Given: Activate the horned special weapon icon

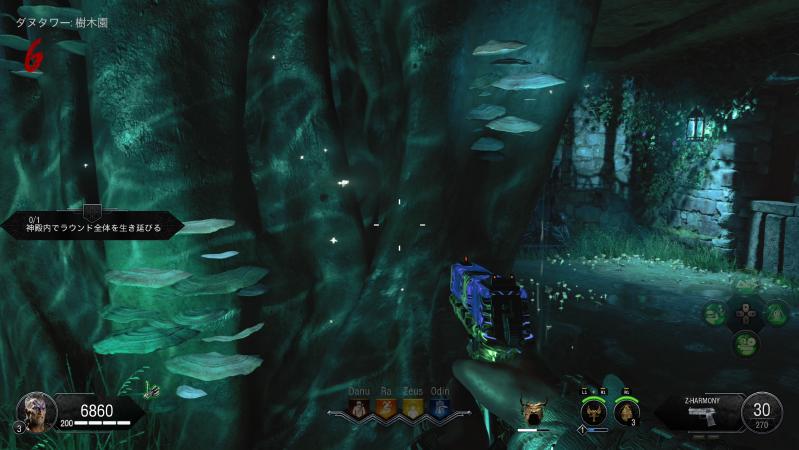Looking at the screenshot, I should (x=534, y=410).
